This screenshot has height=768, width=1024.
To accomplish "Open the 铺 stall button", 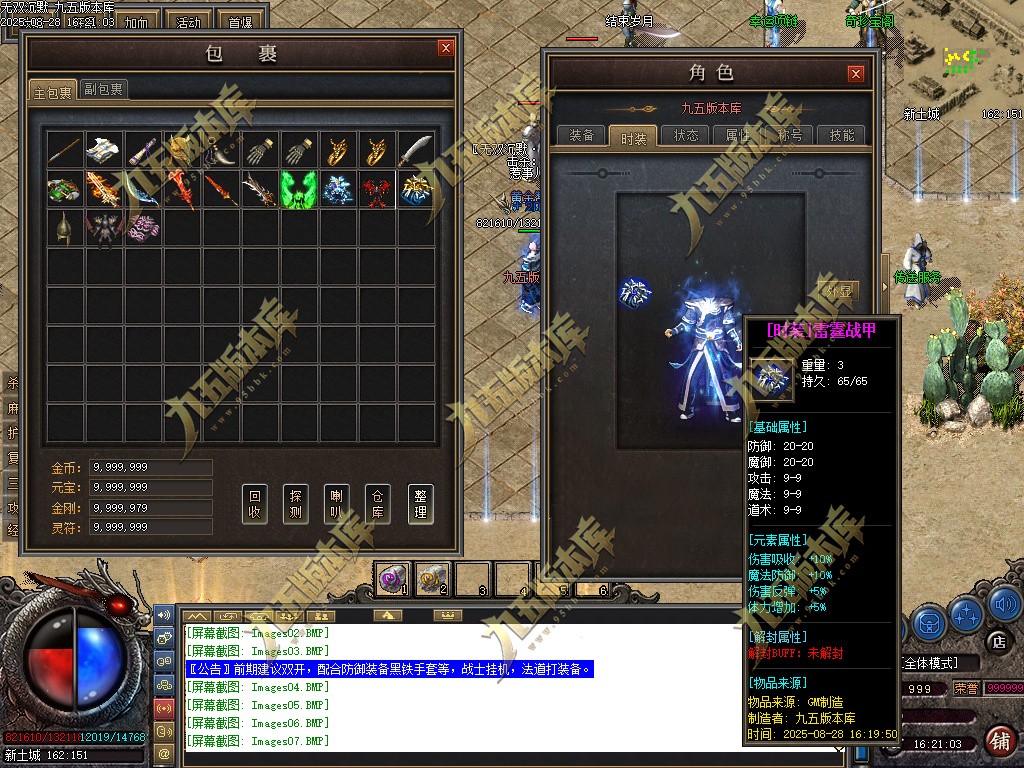I will coord(998,741).
